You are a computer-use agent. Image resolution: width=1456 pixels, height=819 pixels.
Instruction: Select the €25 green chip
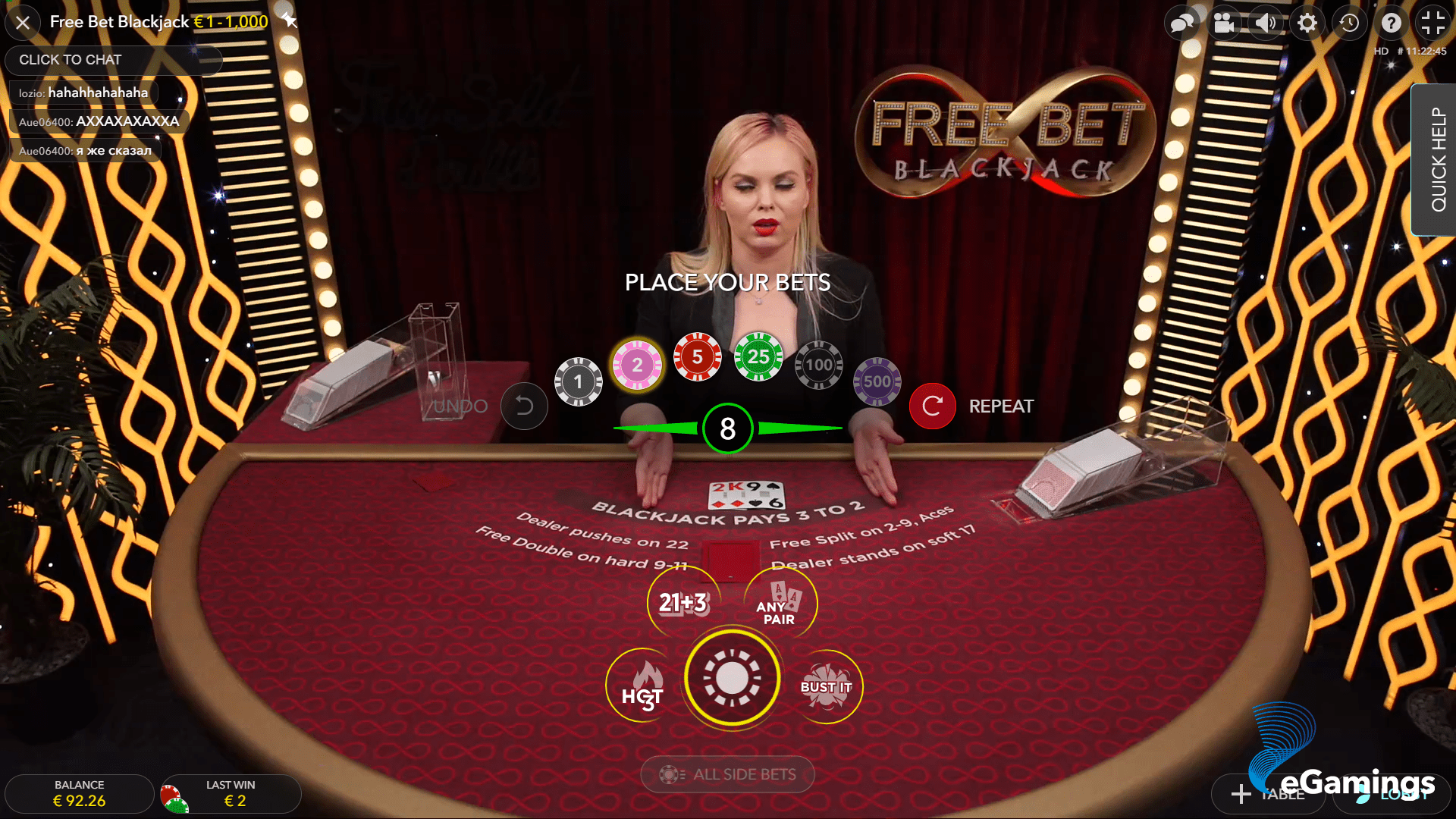[757, 356]
